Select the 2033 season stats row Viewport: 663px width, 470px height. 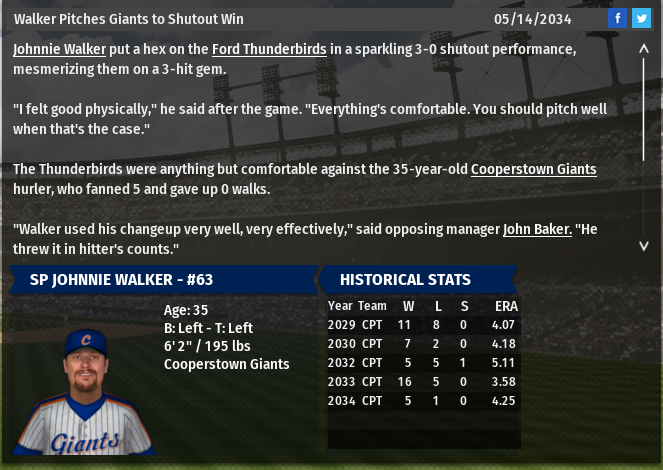(423, 382)
